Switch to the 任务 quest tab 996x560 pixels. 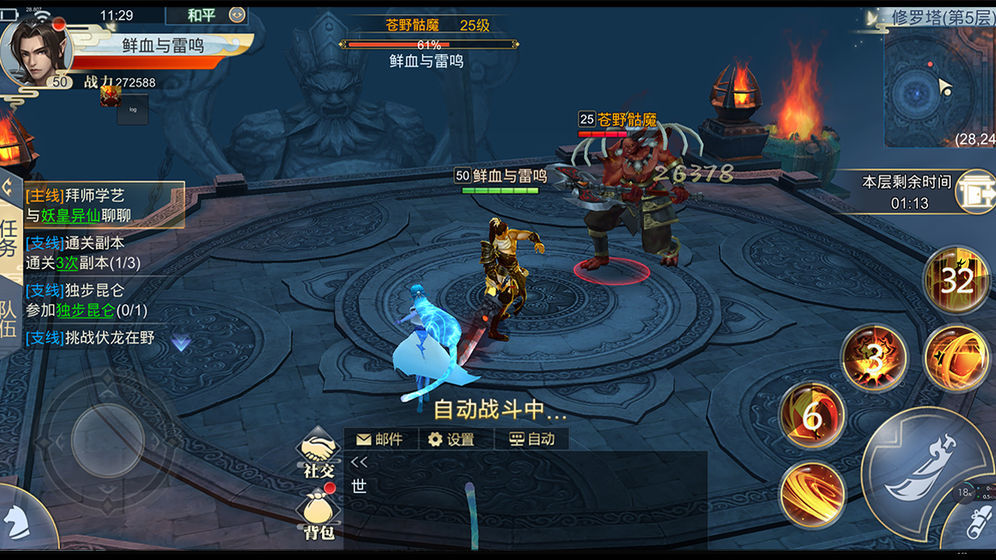(10, 237)
